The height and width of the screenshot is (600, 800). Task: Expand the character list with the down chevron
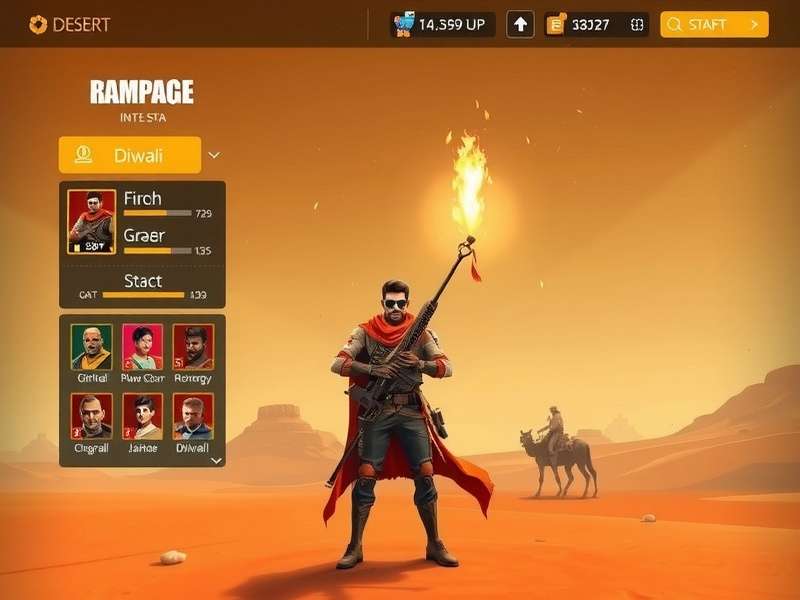click(215, 461)
